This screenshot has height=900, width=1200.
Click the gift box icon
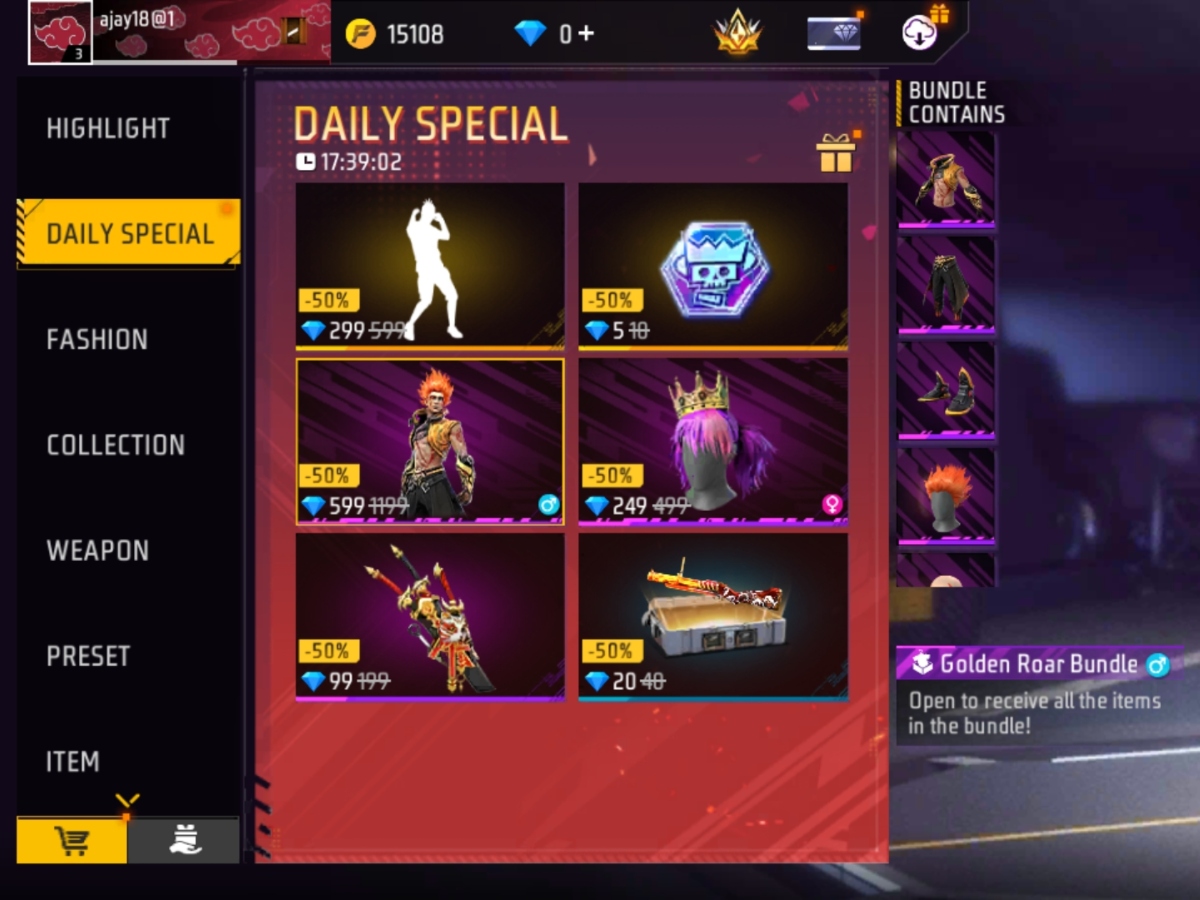[835, 153]
